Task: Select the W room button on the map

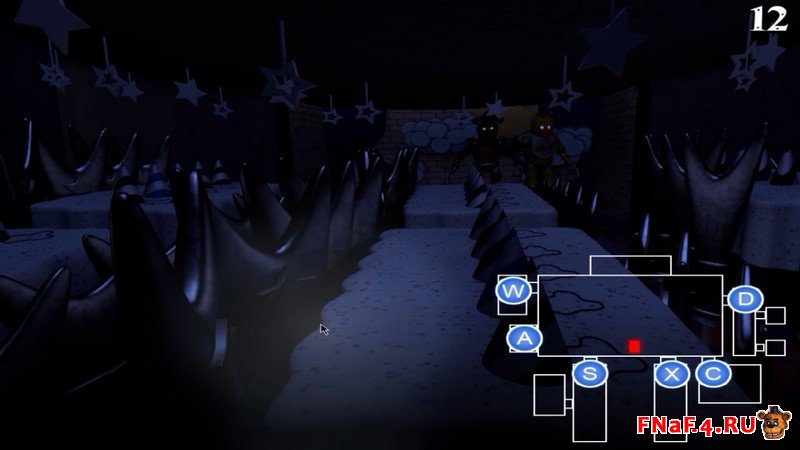Action: coord(513,292)
